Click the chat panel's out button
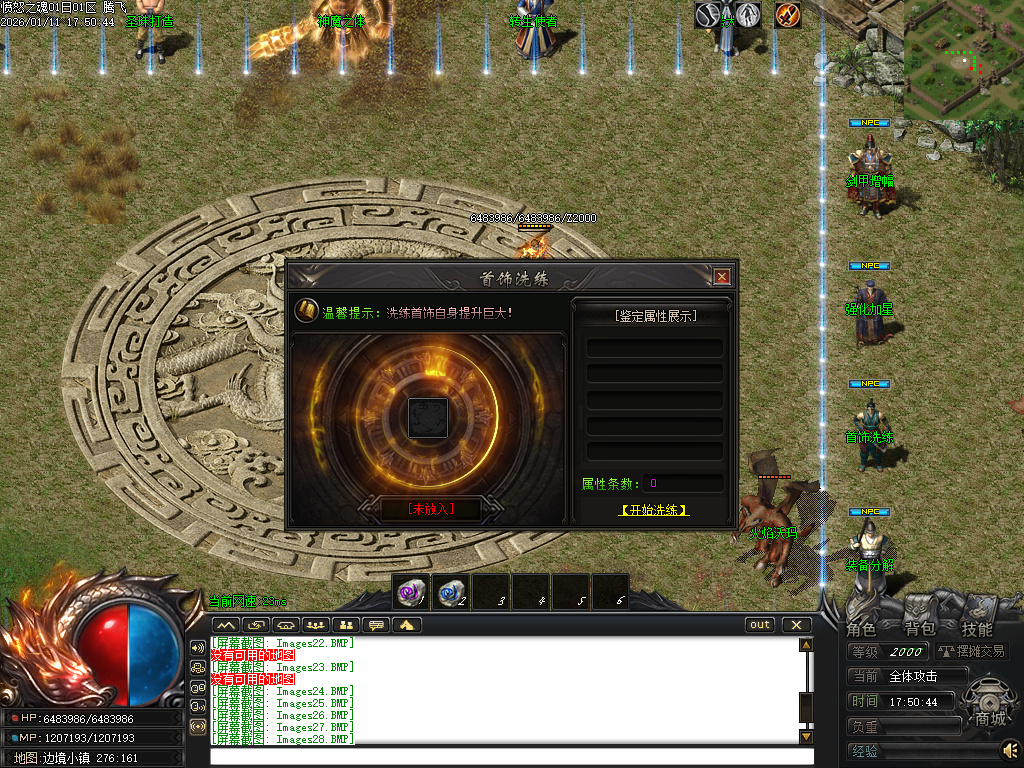 tap(760, 625)
